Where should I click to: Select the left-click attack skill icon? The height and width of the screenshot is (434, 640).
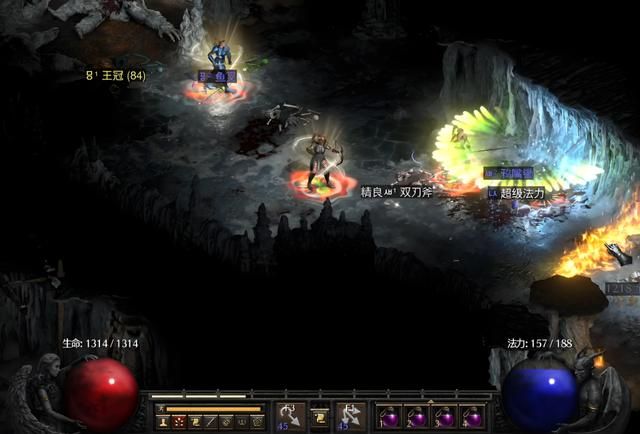[290, 415]
